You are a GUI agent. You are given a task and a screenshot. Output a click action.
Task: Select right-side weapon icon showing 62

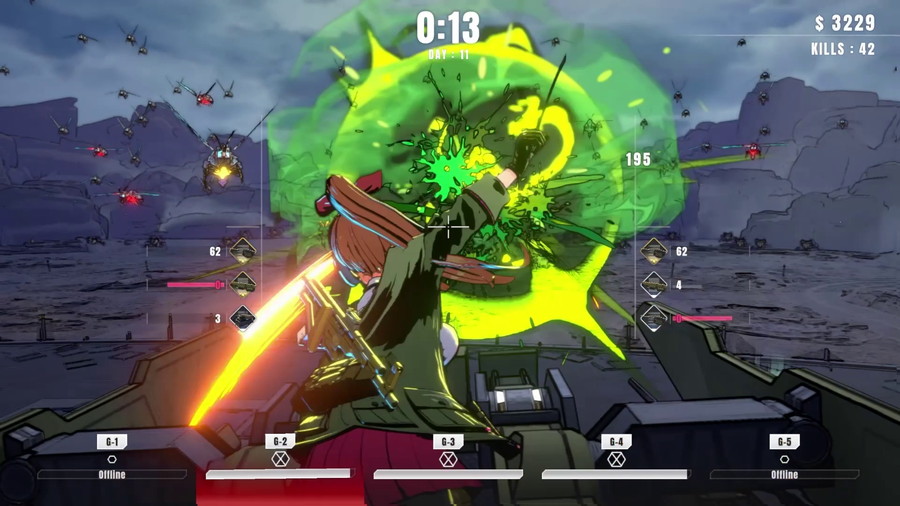(x=654, y=252)
